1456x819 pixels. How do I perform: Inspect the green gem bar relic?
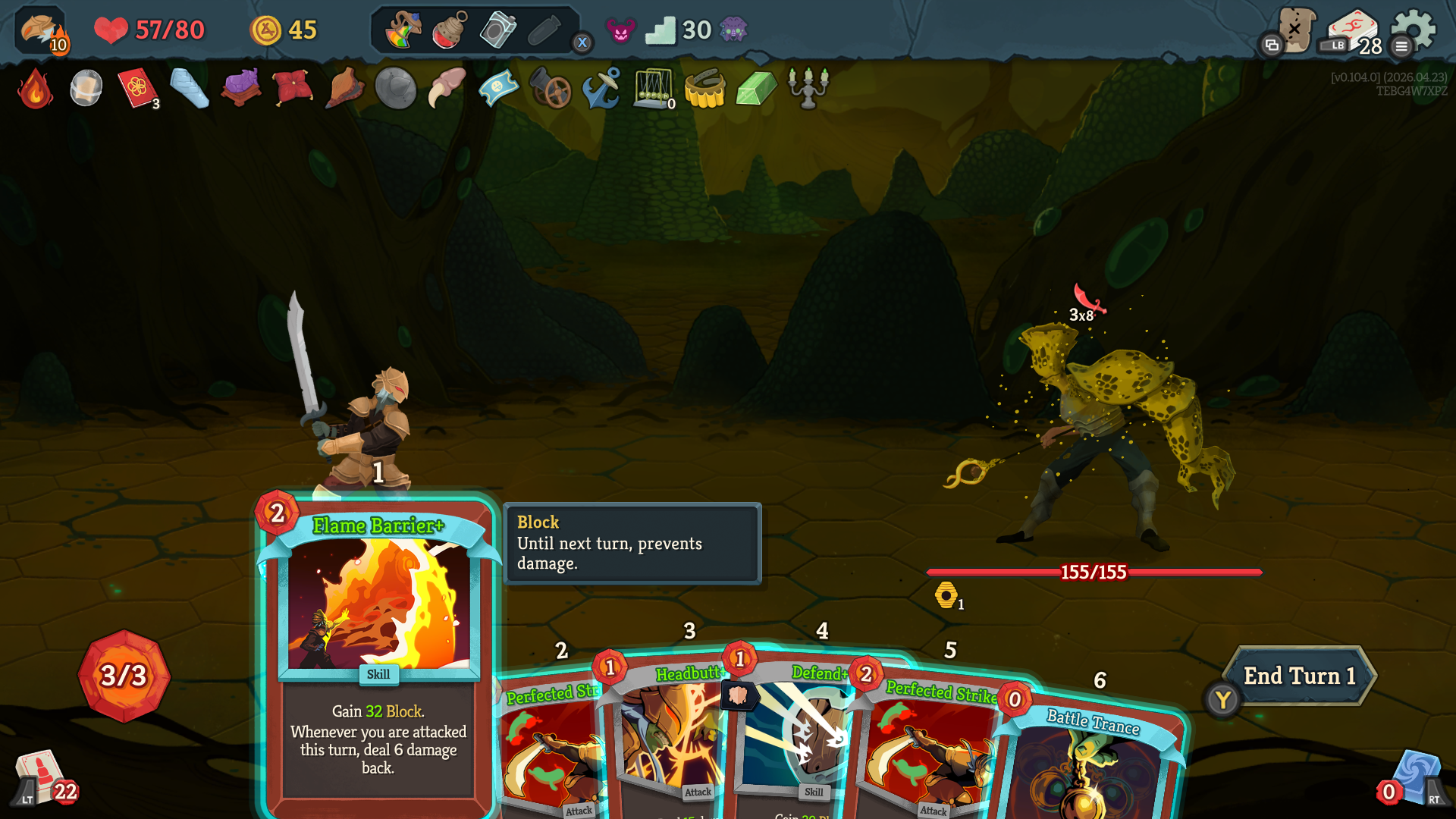[x=756, y=89]
